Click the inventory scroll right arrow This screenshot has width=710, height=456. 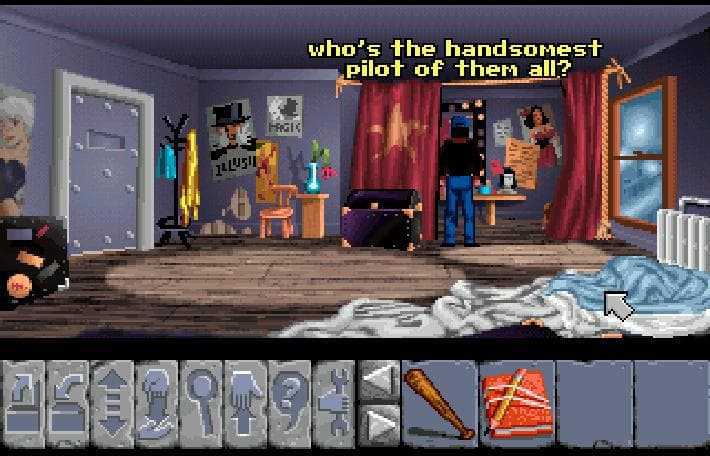[x=377, y=422]
